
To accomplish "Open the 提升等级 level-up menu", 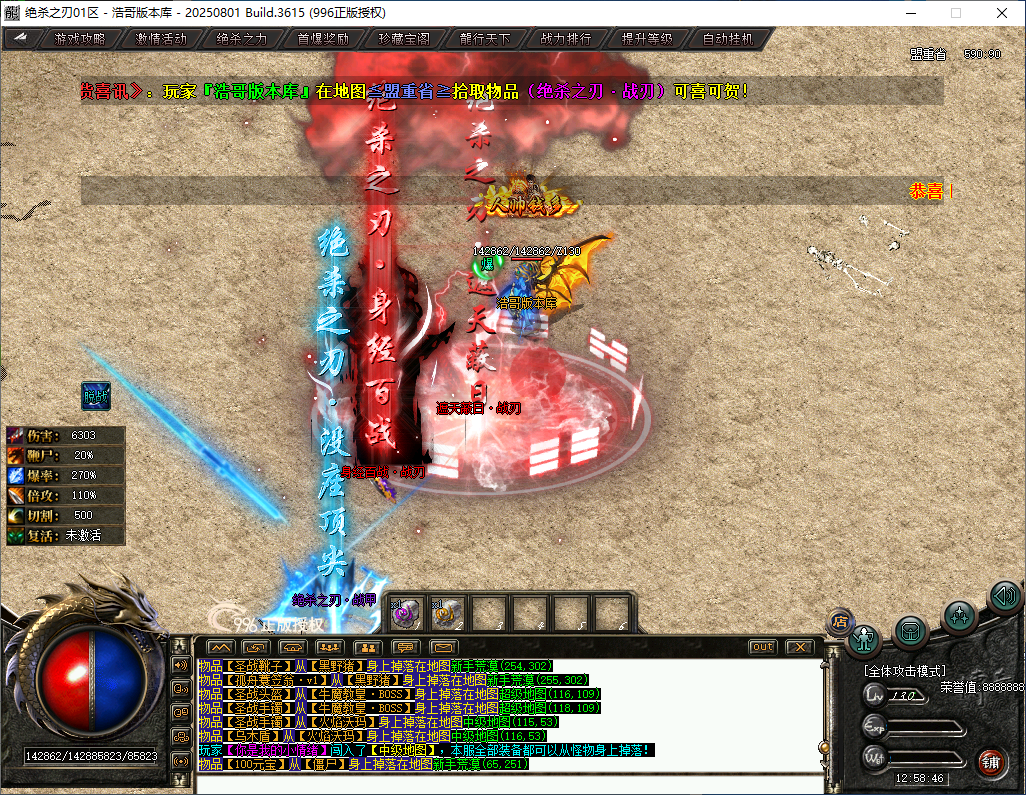I will pos(647,39).
